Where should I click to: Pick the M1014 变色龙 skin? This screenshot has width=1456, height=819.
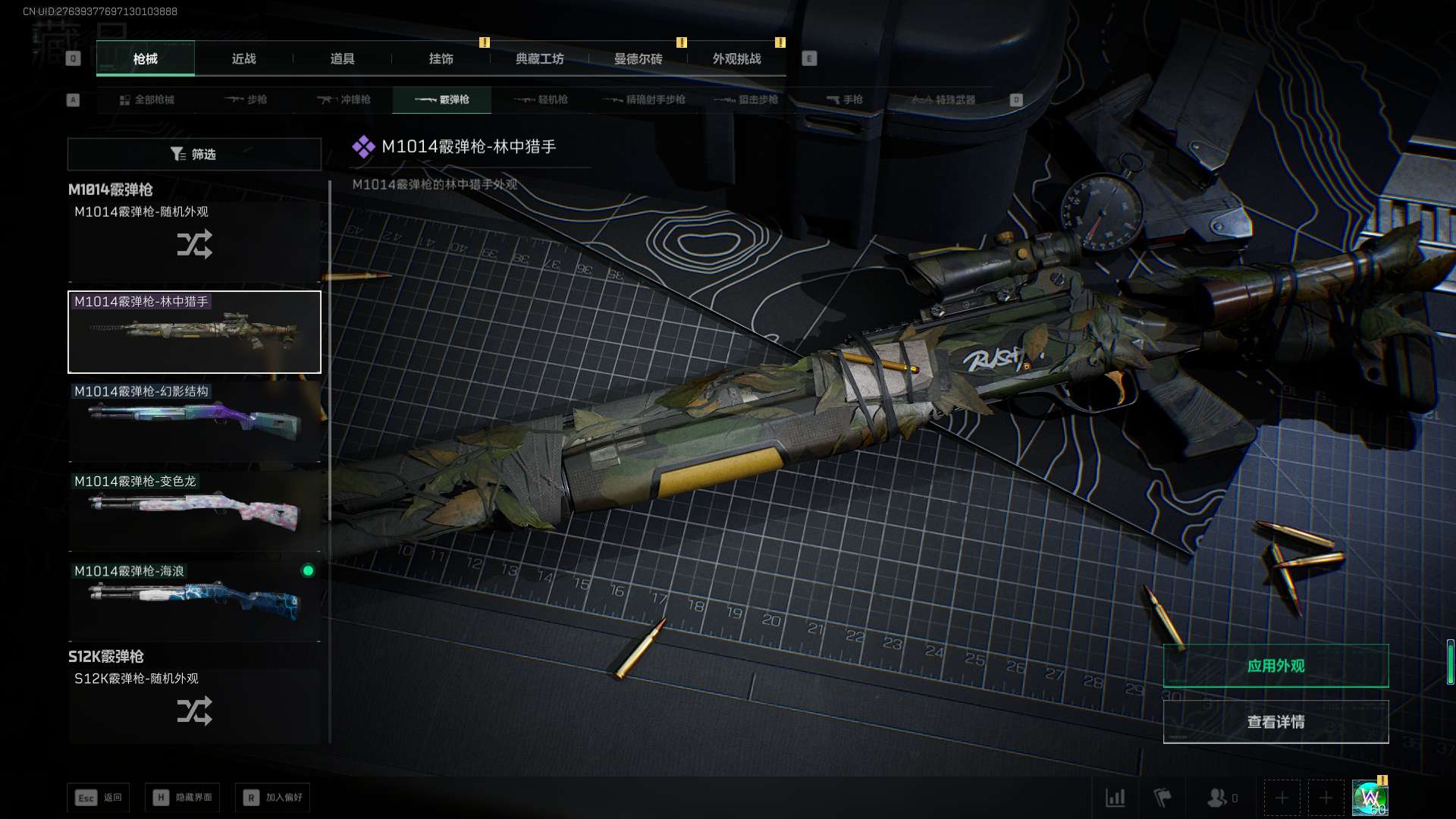click(194, 511)
